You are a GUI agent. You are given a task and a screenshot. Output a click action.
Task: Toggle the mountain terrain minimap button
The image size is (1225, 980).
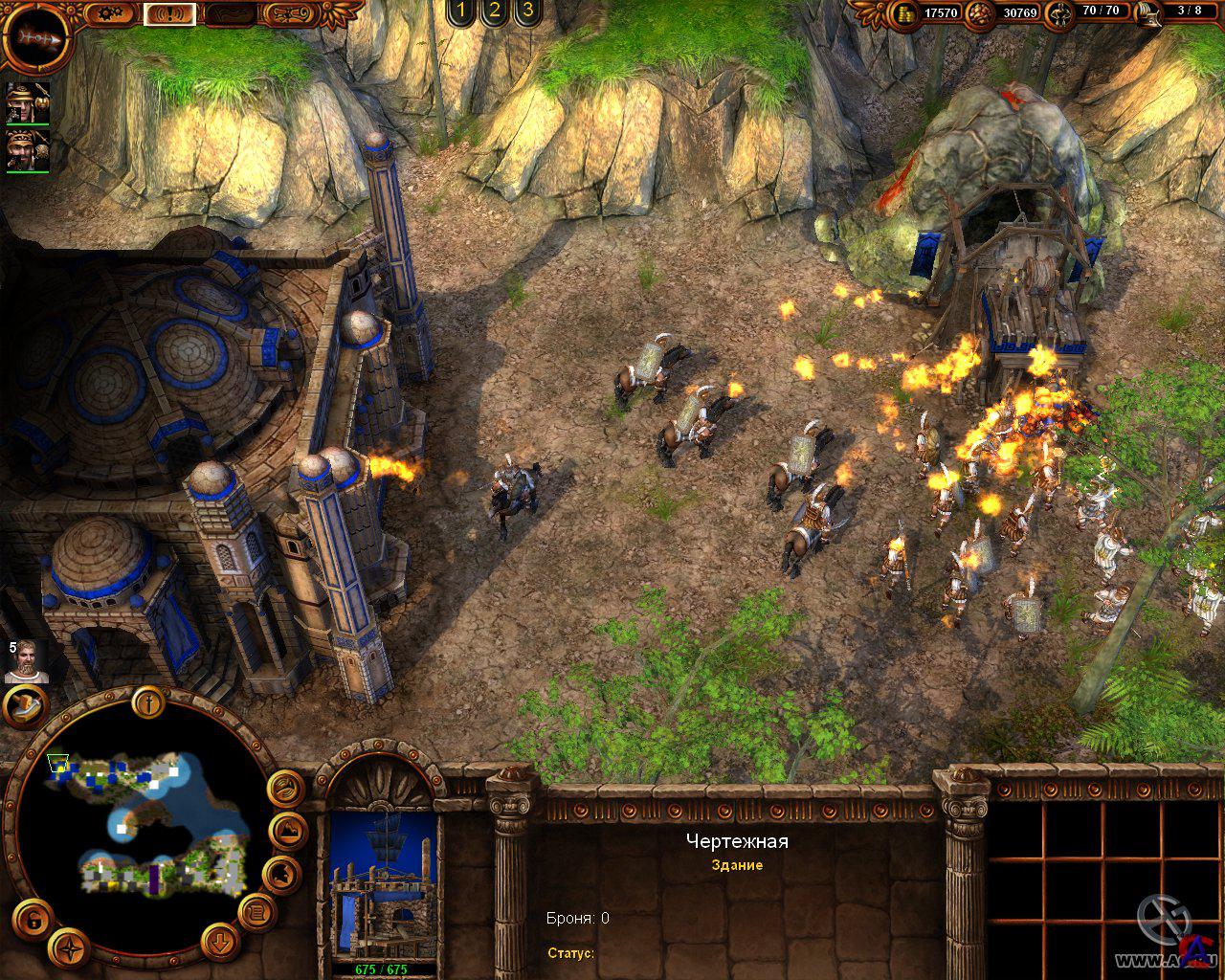click(x=286, y=830)
